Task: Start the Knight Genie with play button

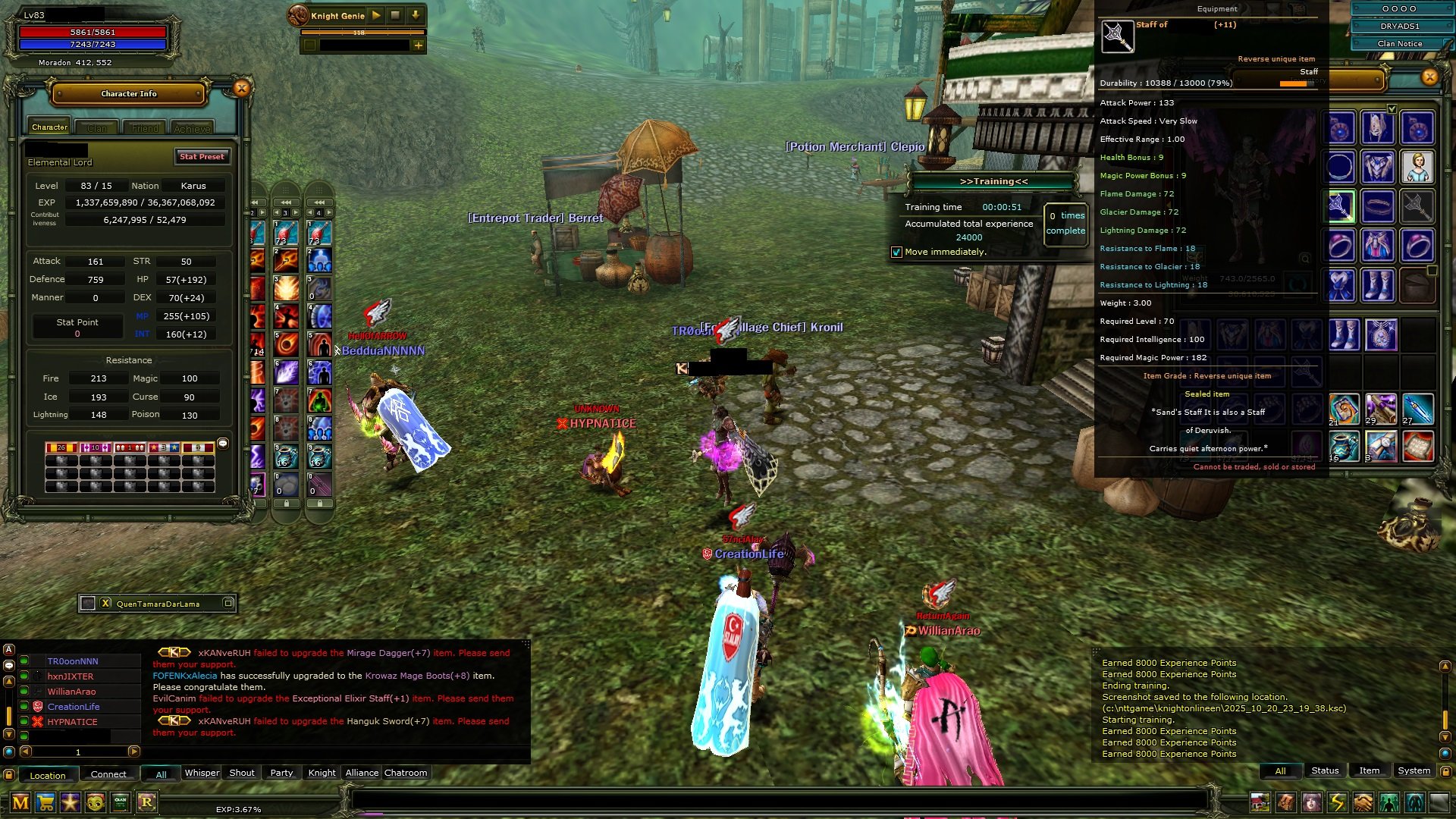Action: click(377, 15)
